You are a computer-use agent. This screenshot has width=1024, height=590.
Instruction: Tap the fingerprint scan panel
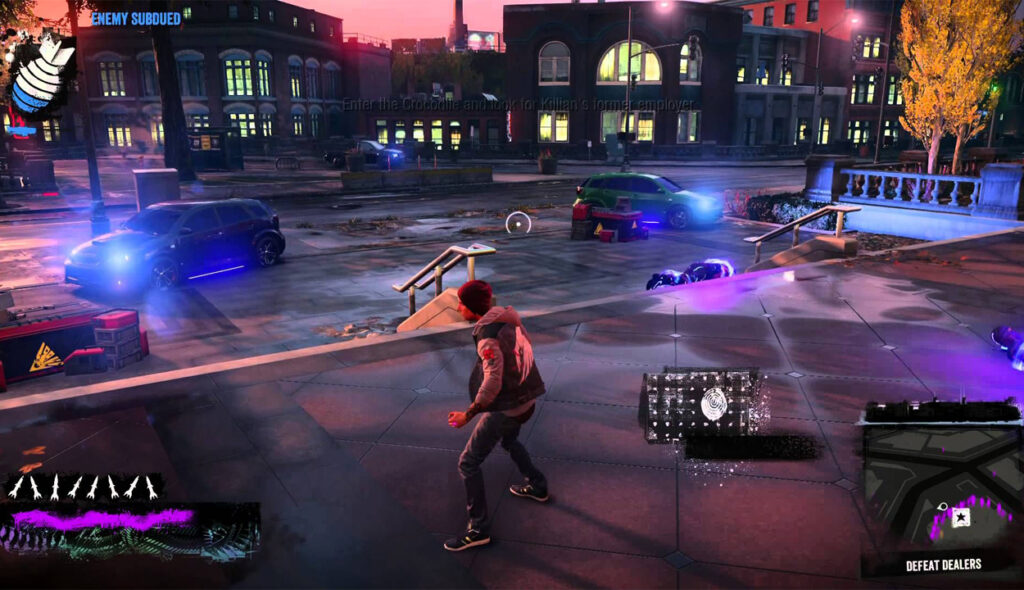703,404
